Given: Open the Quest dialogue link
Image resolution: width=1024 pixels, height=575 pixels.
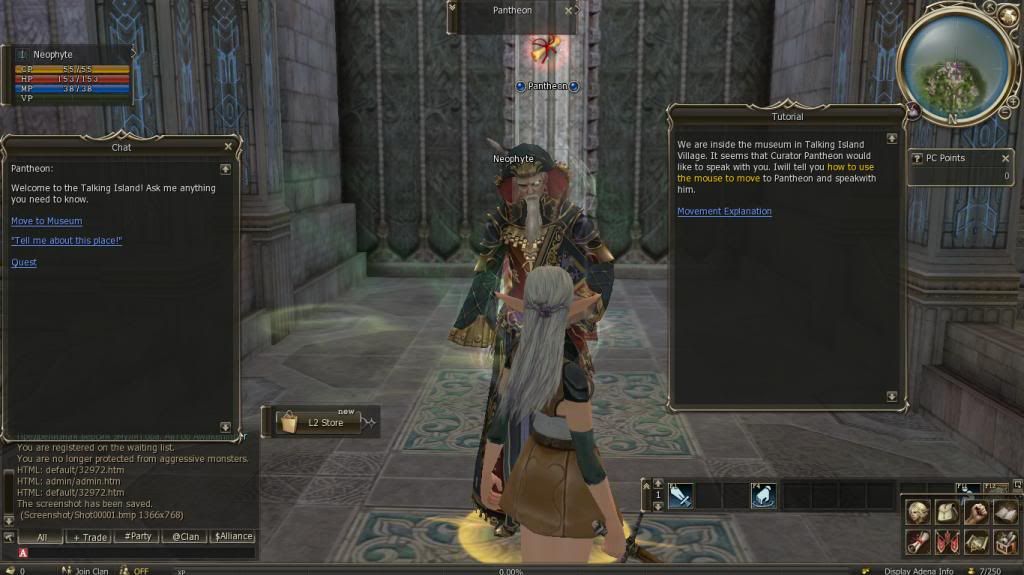Looking at the screenshot, I should (x=24, y=263).
